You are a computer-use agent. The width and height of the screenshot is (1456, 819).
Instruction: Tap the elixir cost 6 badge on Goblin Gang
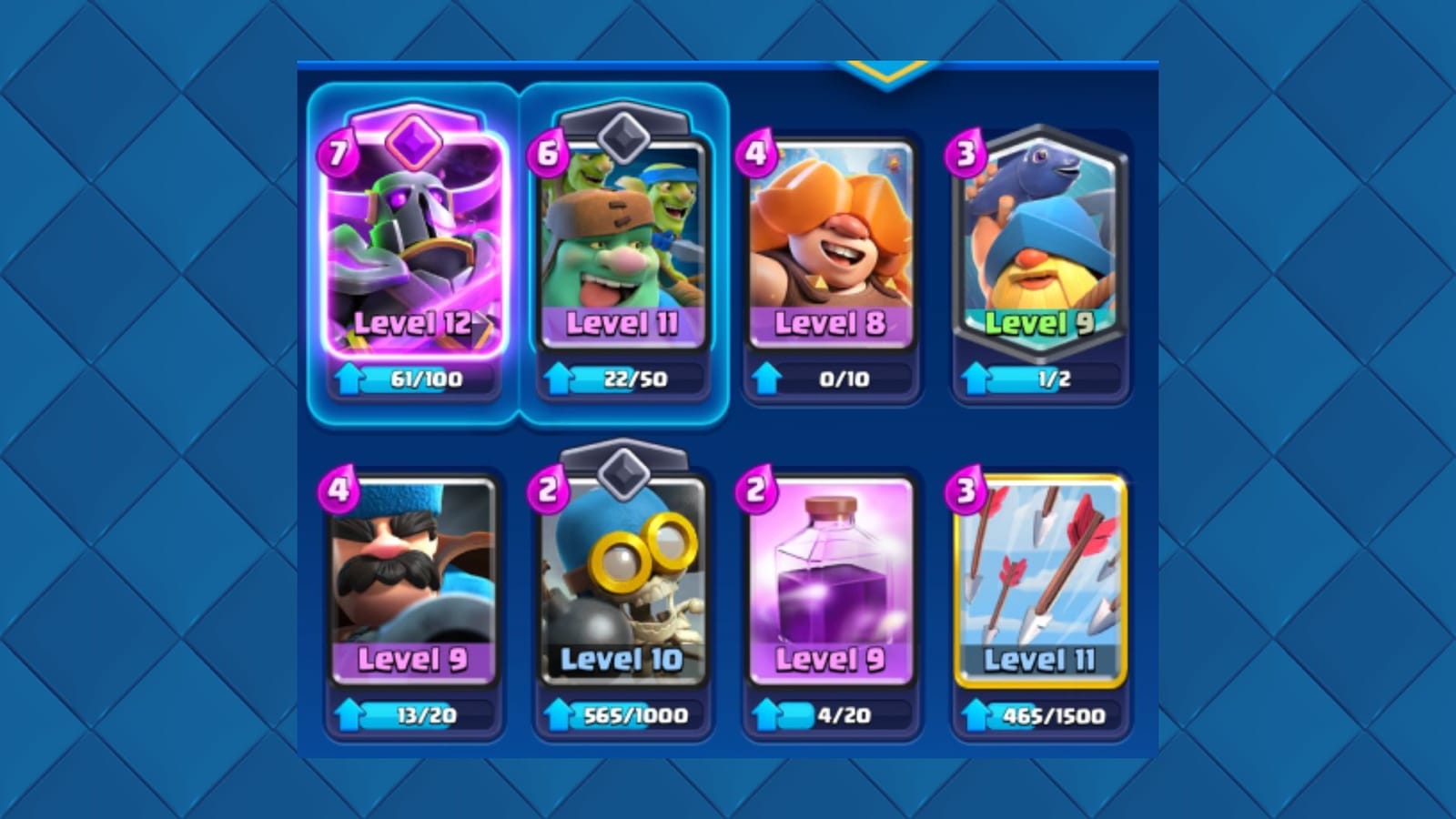click(546, 153)
